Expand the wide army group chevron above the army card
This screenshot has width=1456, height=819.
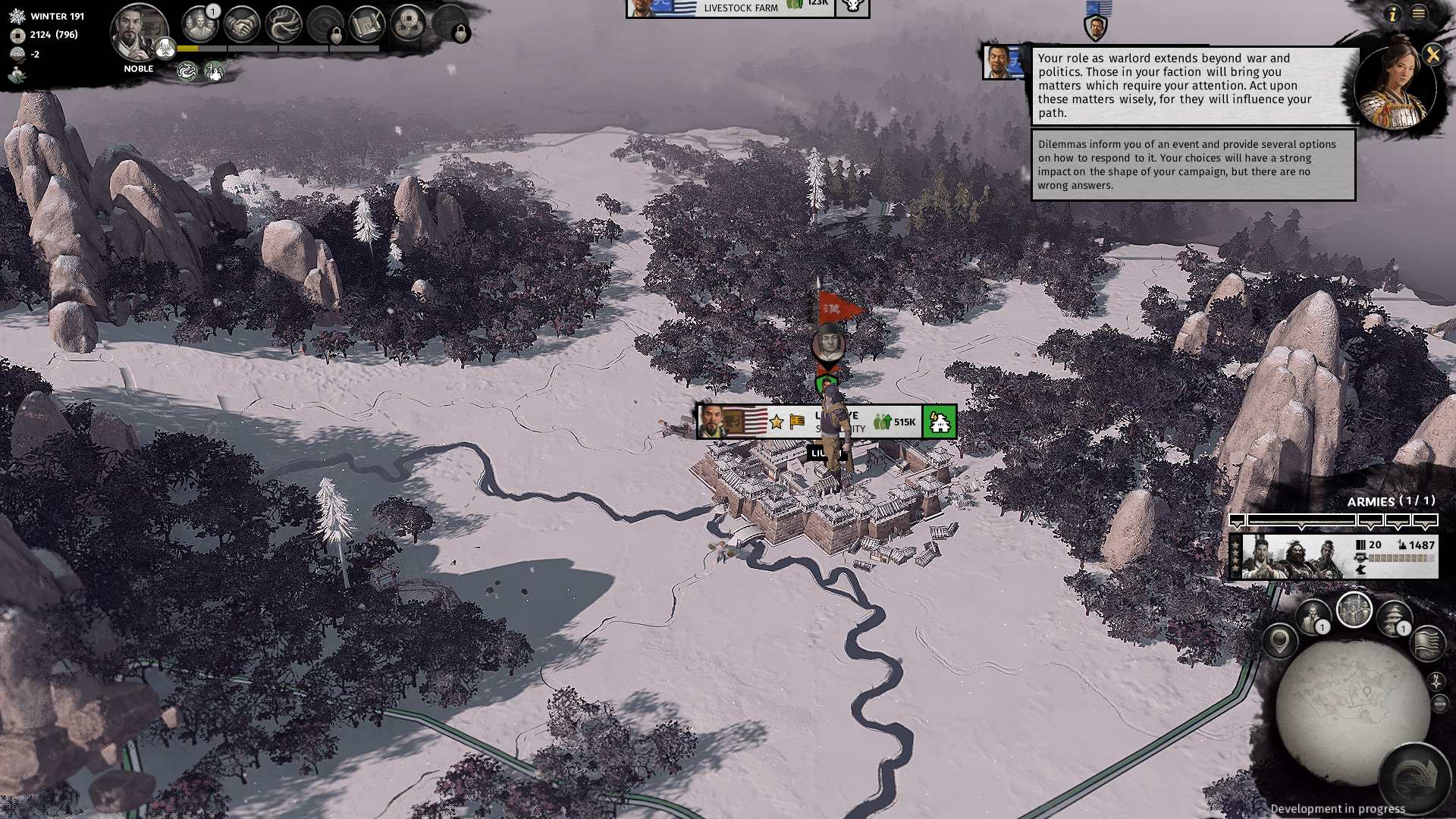point(1302,521)
